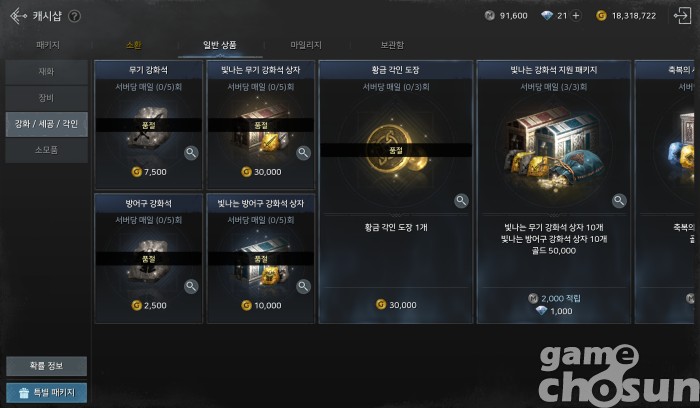Choose the 장비 category
The height and width of the screenshot is (408, 700).
pyautogui.click(x=46, y=98)
